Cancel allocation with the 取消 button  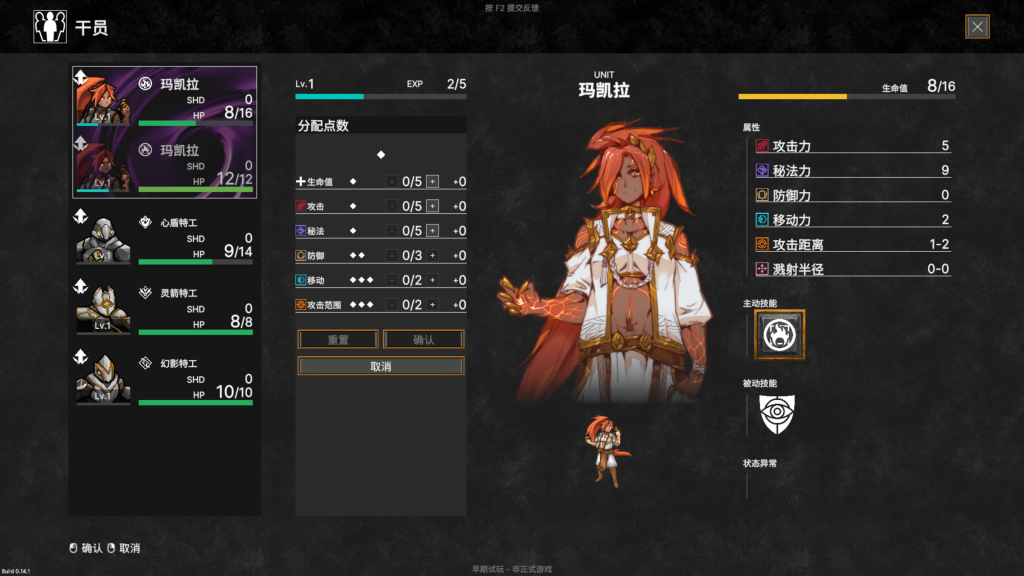pyautogui.click(x=381, y=366)
